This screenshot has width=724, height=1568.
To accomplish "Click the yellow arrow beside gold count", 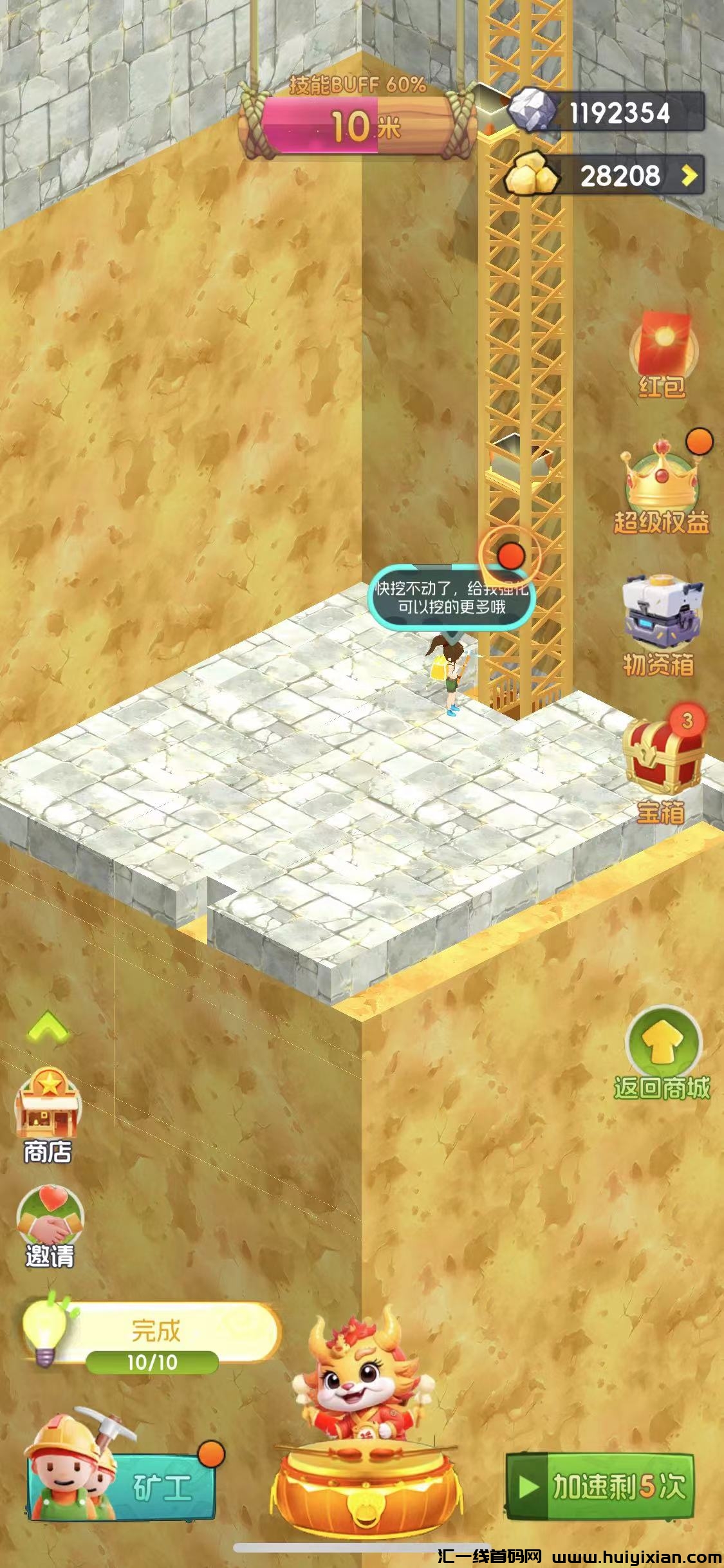I will pos(690,175).
